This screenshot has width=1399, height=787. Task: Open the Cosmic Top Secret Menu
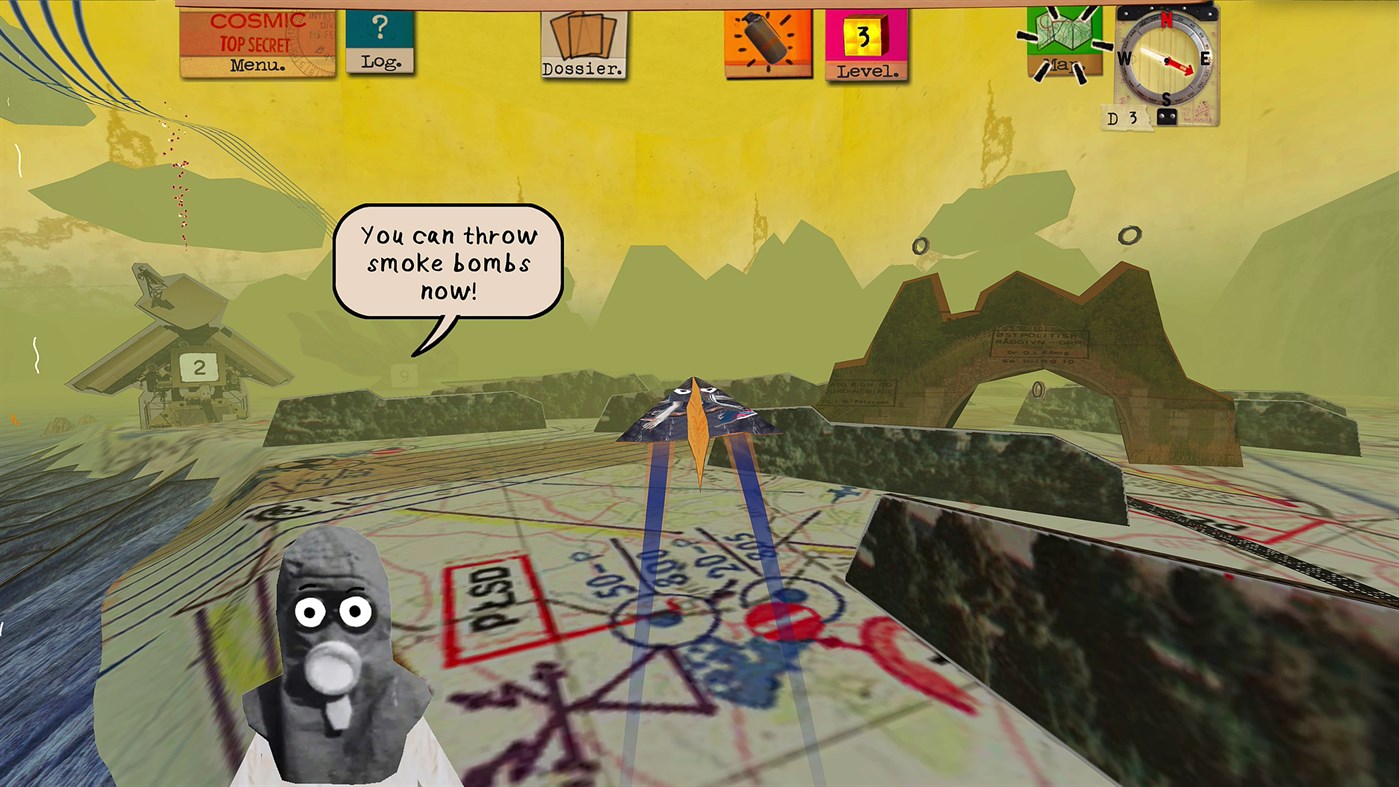[257, 42]
